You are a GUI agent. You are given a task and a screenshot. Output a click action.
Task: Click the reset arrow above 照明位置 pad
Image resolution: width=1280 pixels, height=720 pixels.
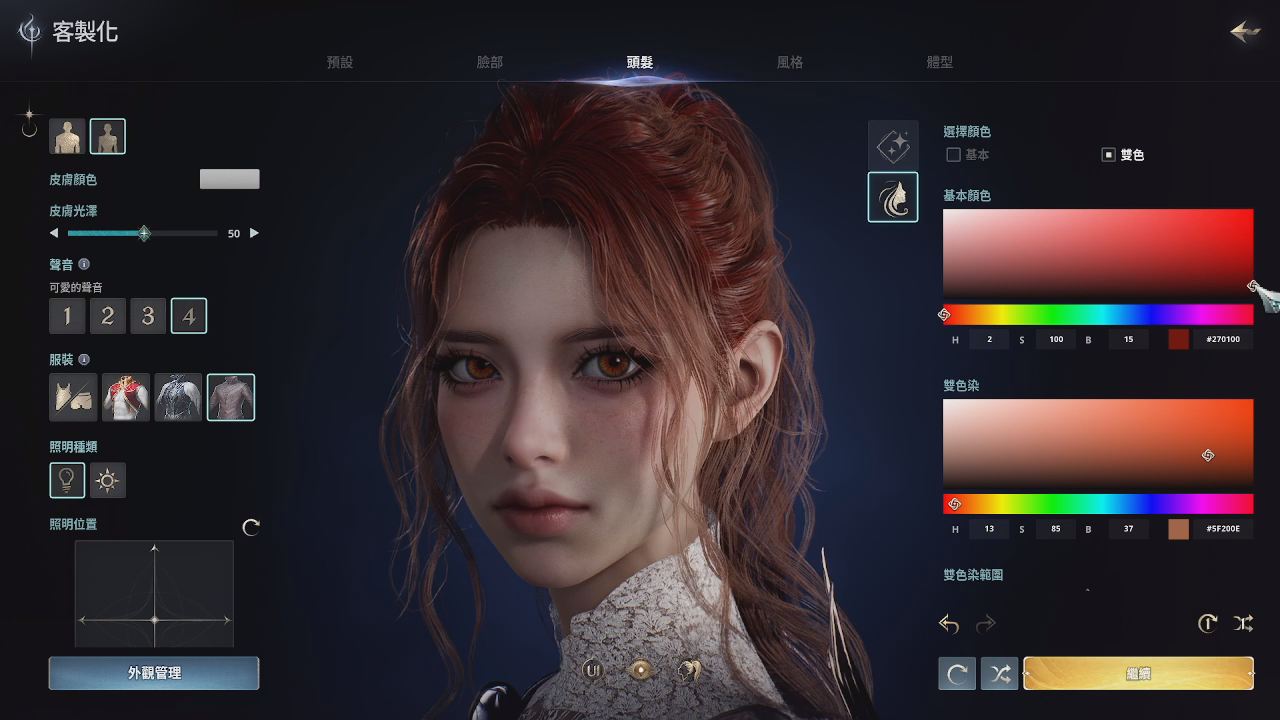tap(251, 527)
